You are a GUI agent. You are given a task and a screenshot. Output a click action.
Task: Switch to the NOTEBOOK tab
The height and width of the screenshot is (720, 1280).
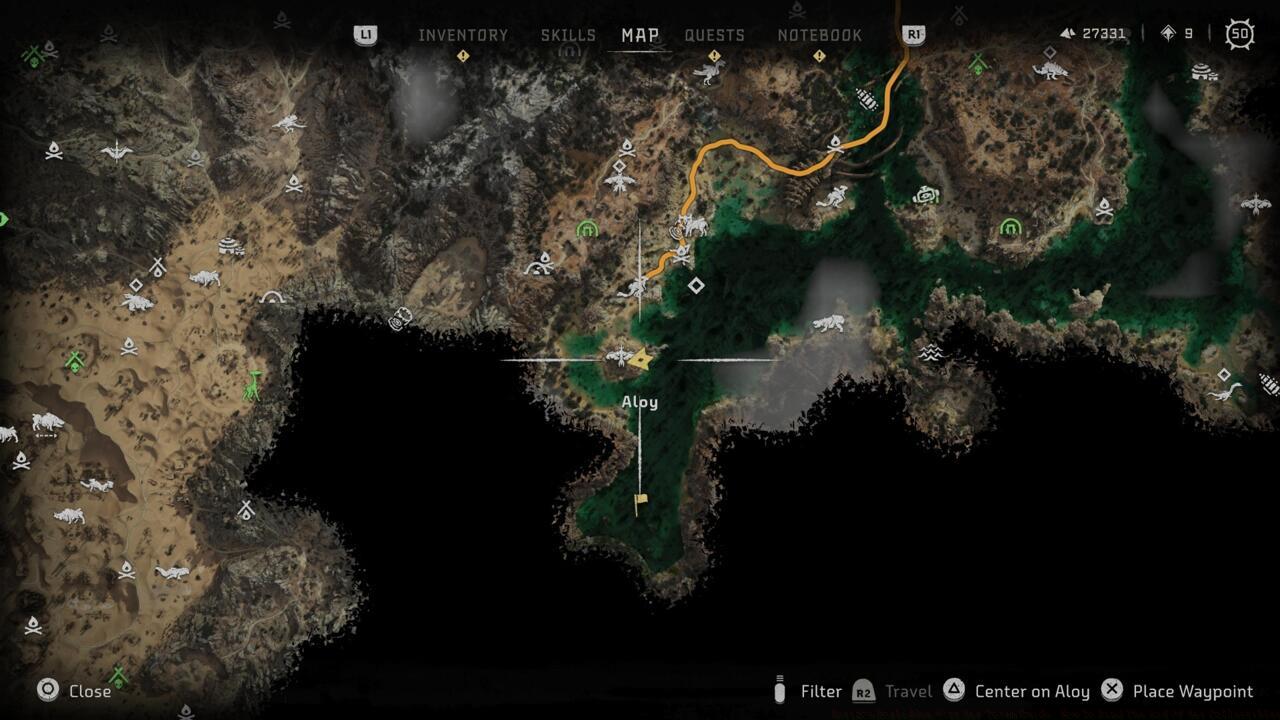pos(822,34)
